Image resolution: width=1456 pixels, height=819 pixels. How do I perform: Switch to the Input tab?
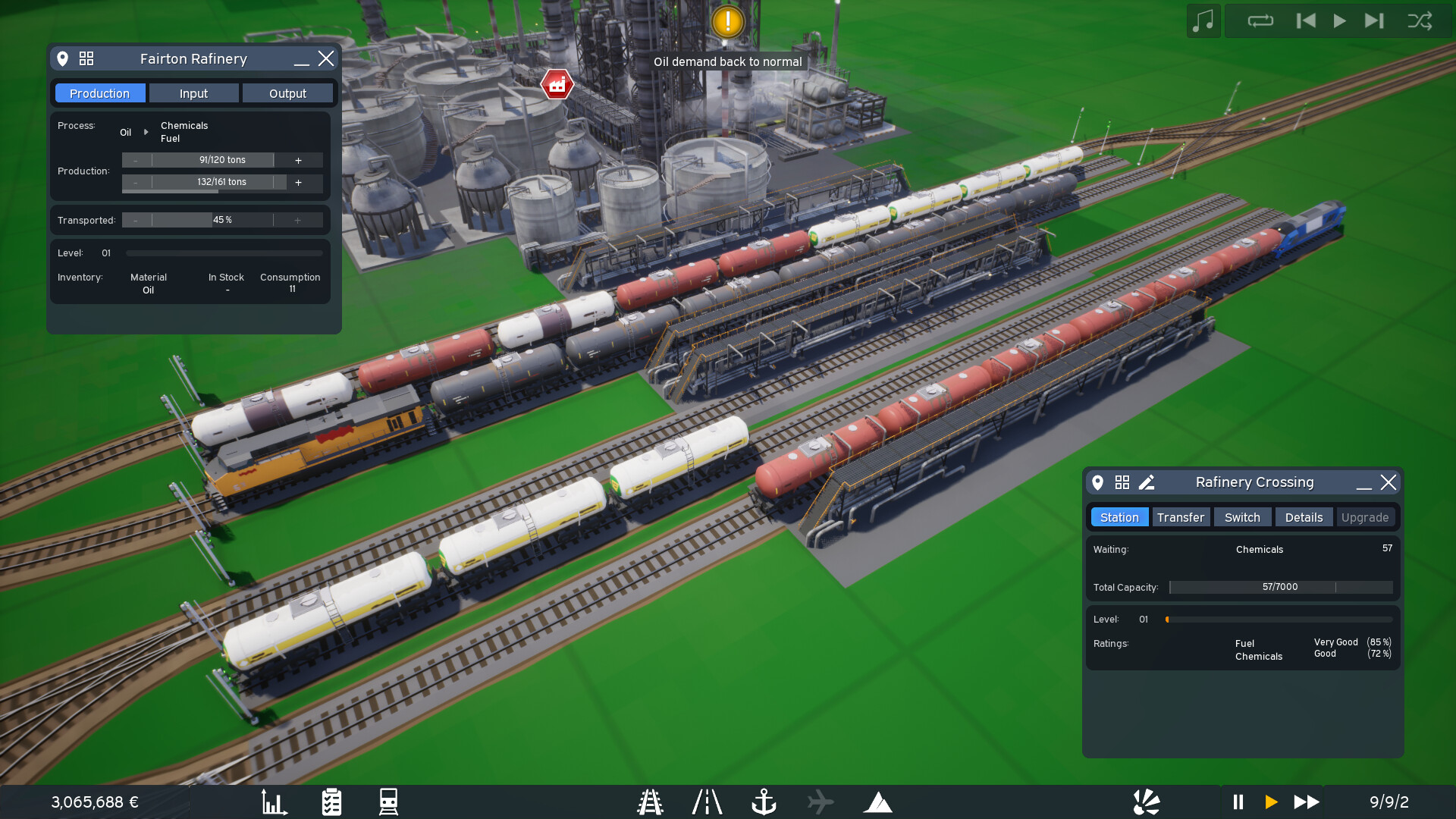[193, 93]
